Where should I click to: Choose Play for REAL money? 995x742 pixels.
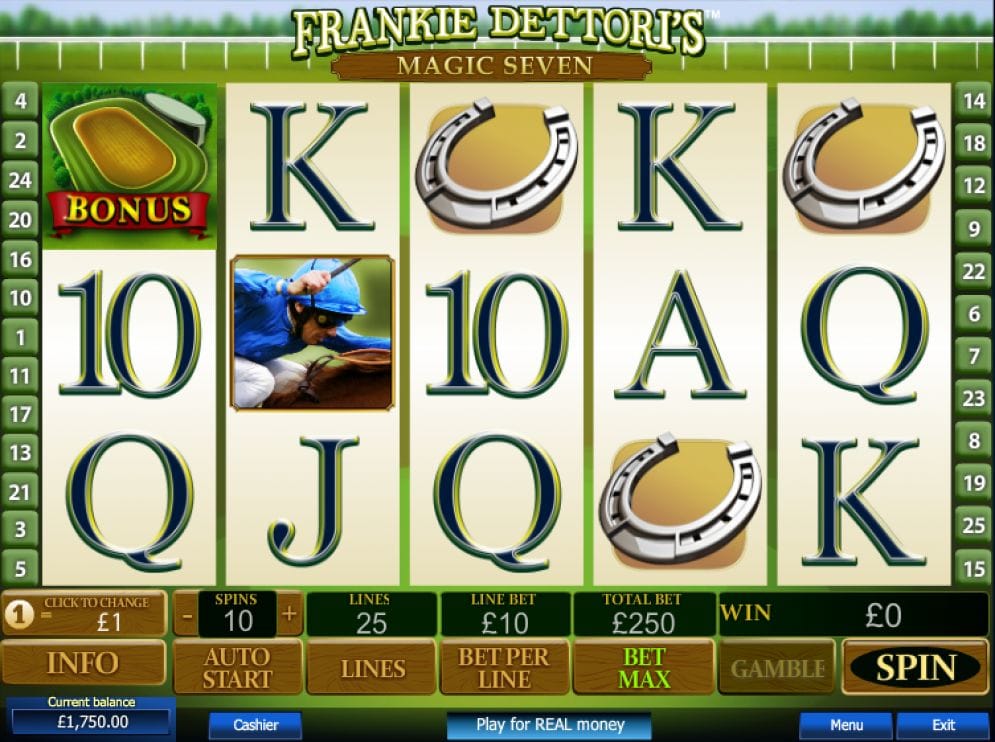click(x=549, y=725)
